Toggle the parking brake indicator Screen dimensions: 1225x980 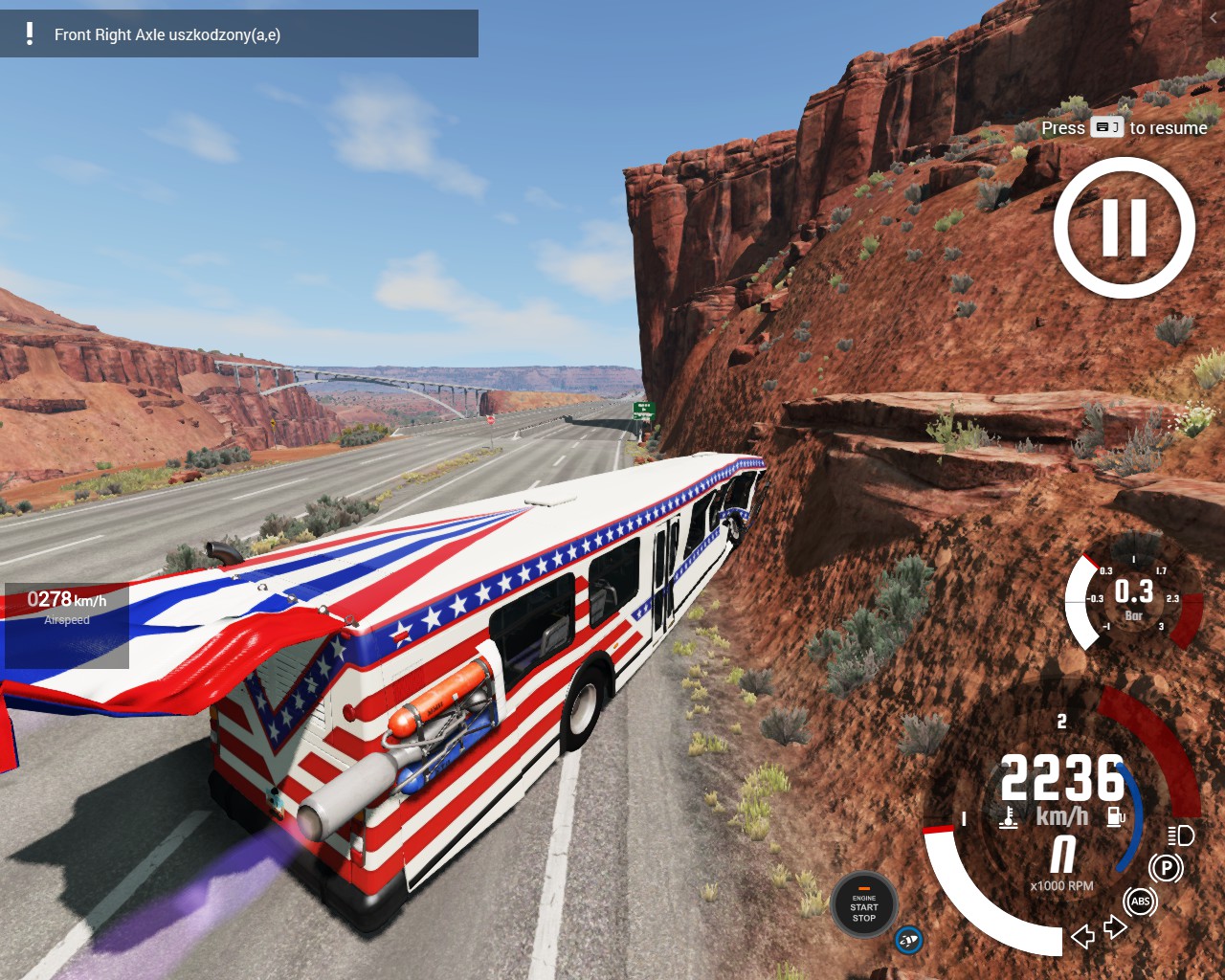point(1166,868)
